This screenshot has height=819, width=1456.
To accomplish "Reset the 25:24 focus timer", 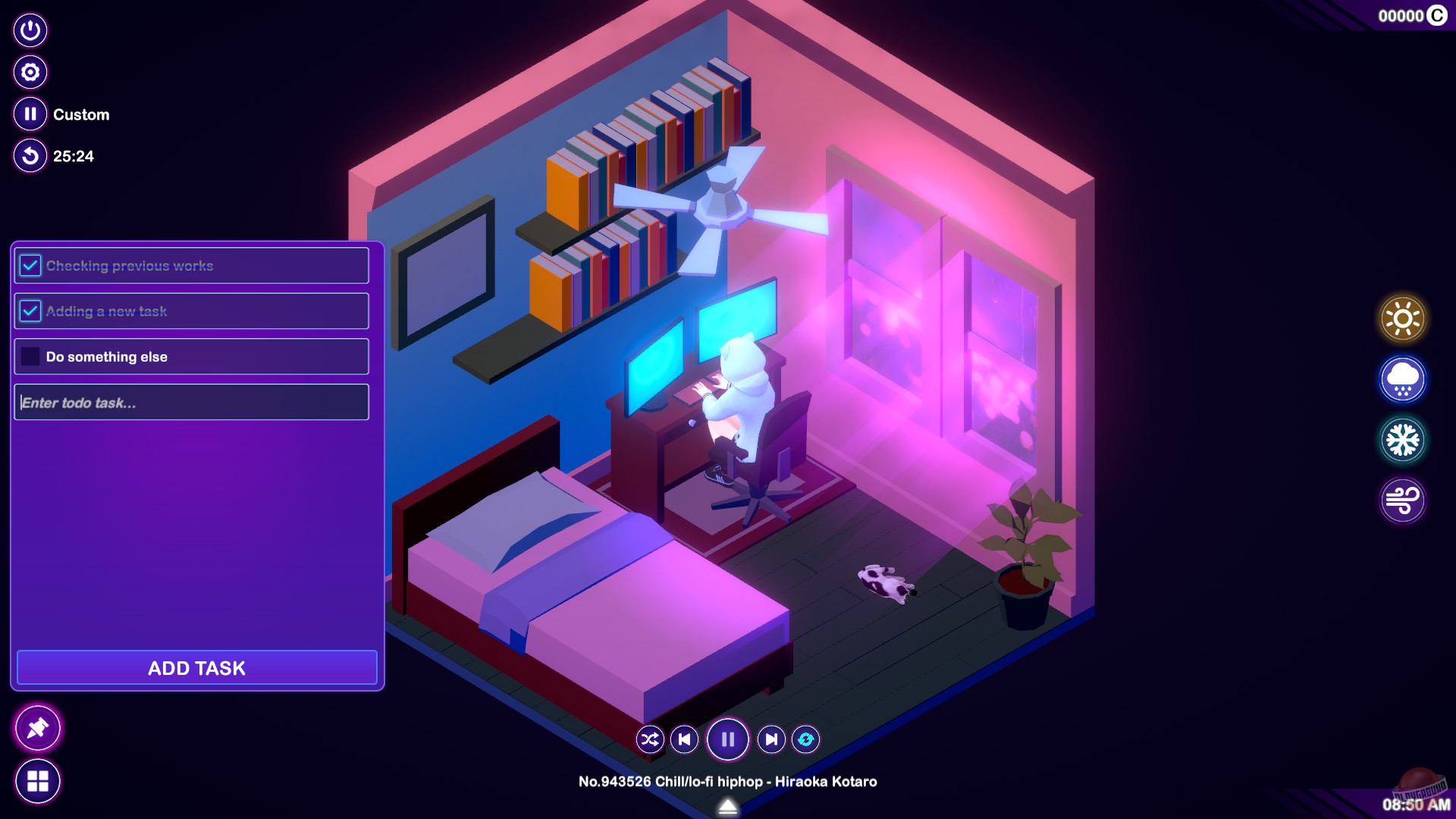I will pos(30,156).
